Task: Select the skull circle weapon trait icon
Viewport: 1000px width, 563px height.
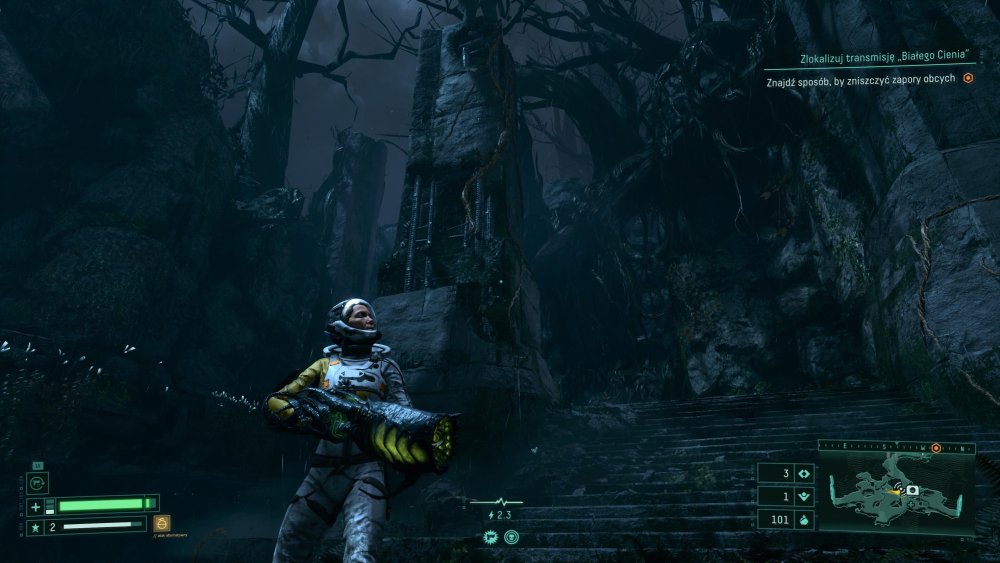Action: coord(512,537)
